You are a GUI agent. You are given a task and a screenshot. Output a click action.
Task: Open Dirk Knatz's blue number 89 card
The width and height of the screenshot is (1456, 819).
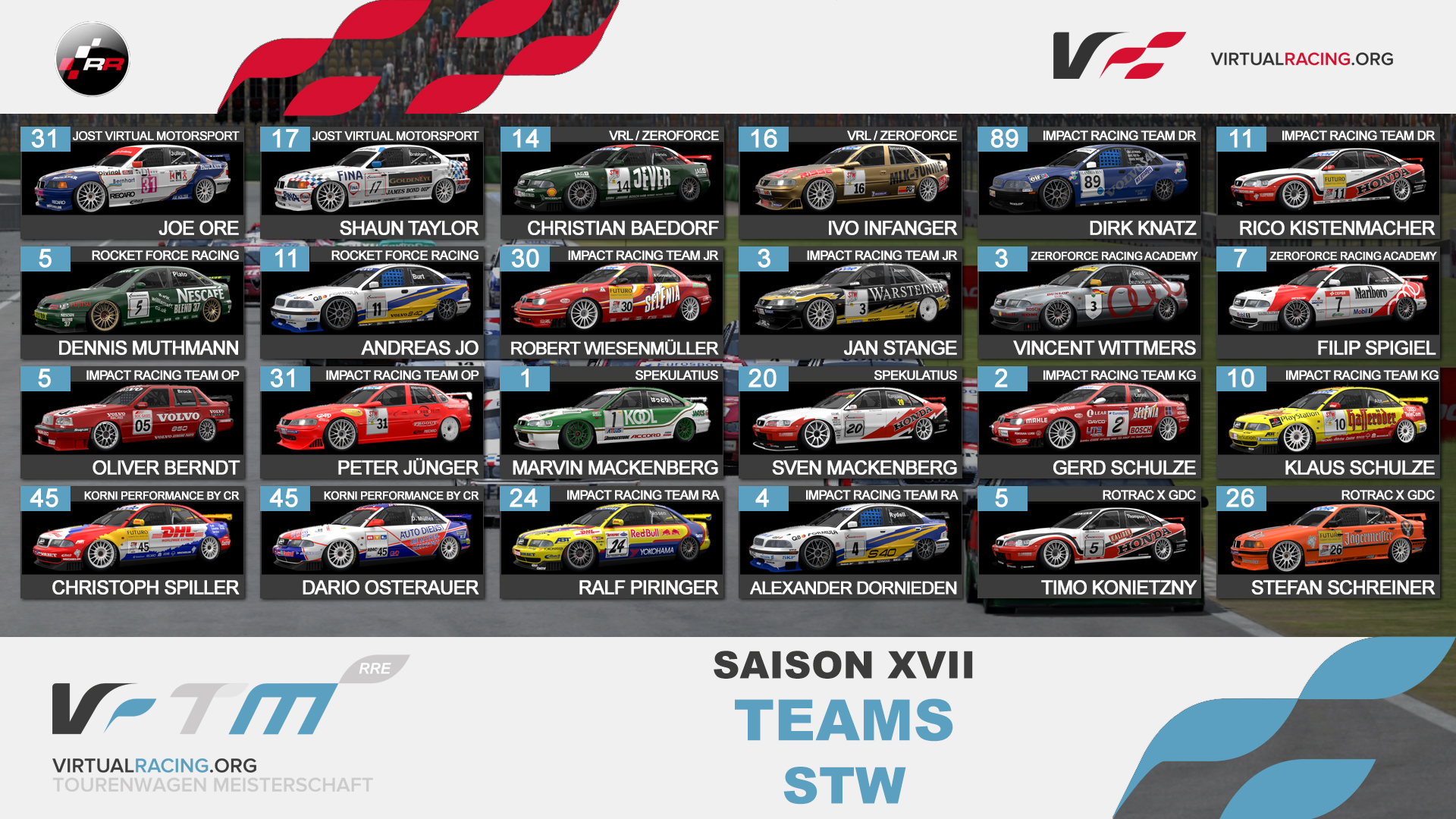[1089, 182]
